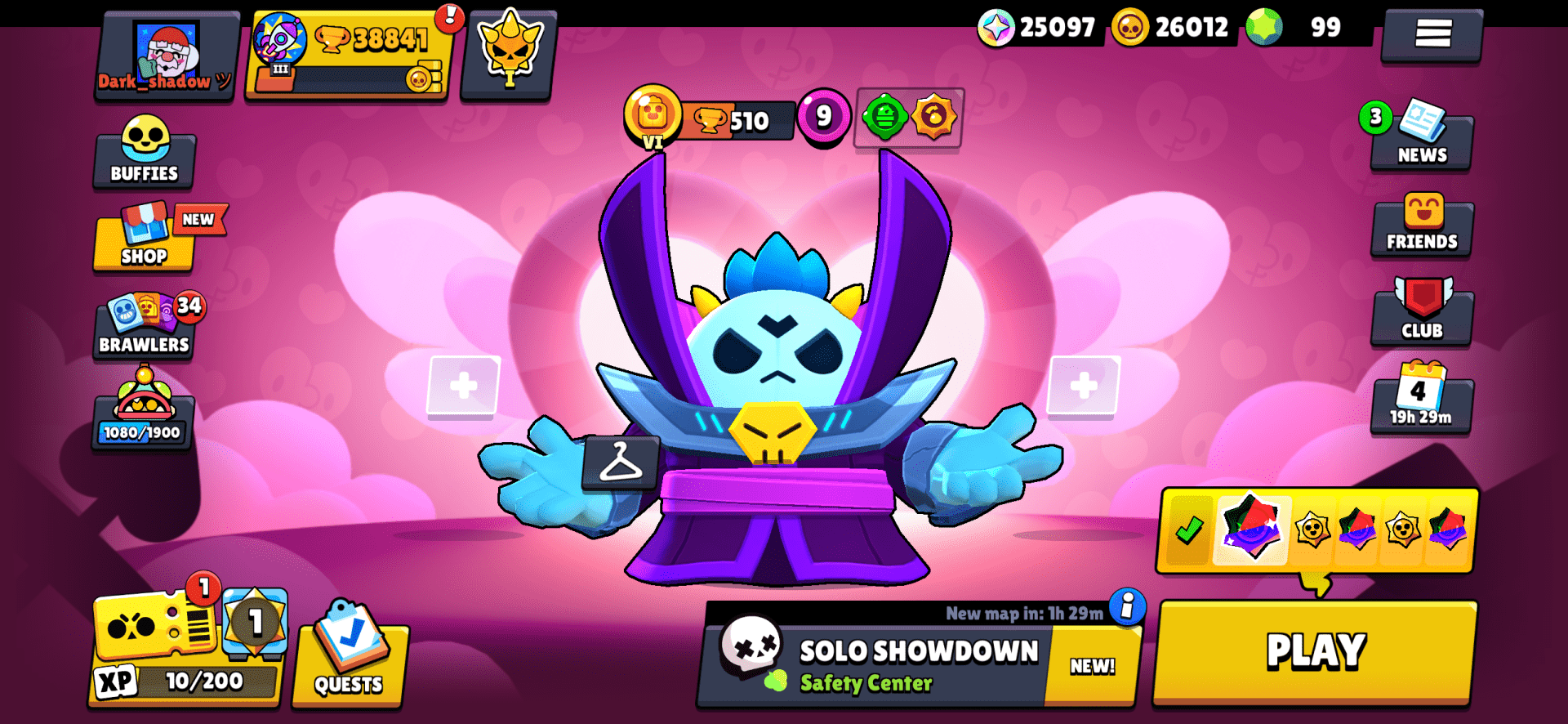Open the Dark_shadow profile portrait
The height and width of the screenshot is (724, 1568).
tap(163, 49)
